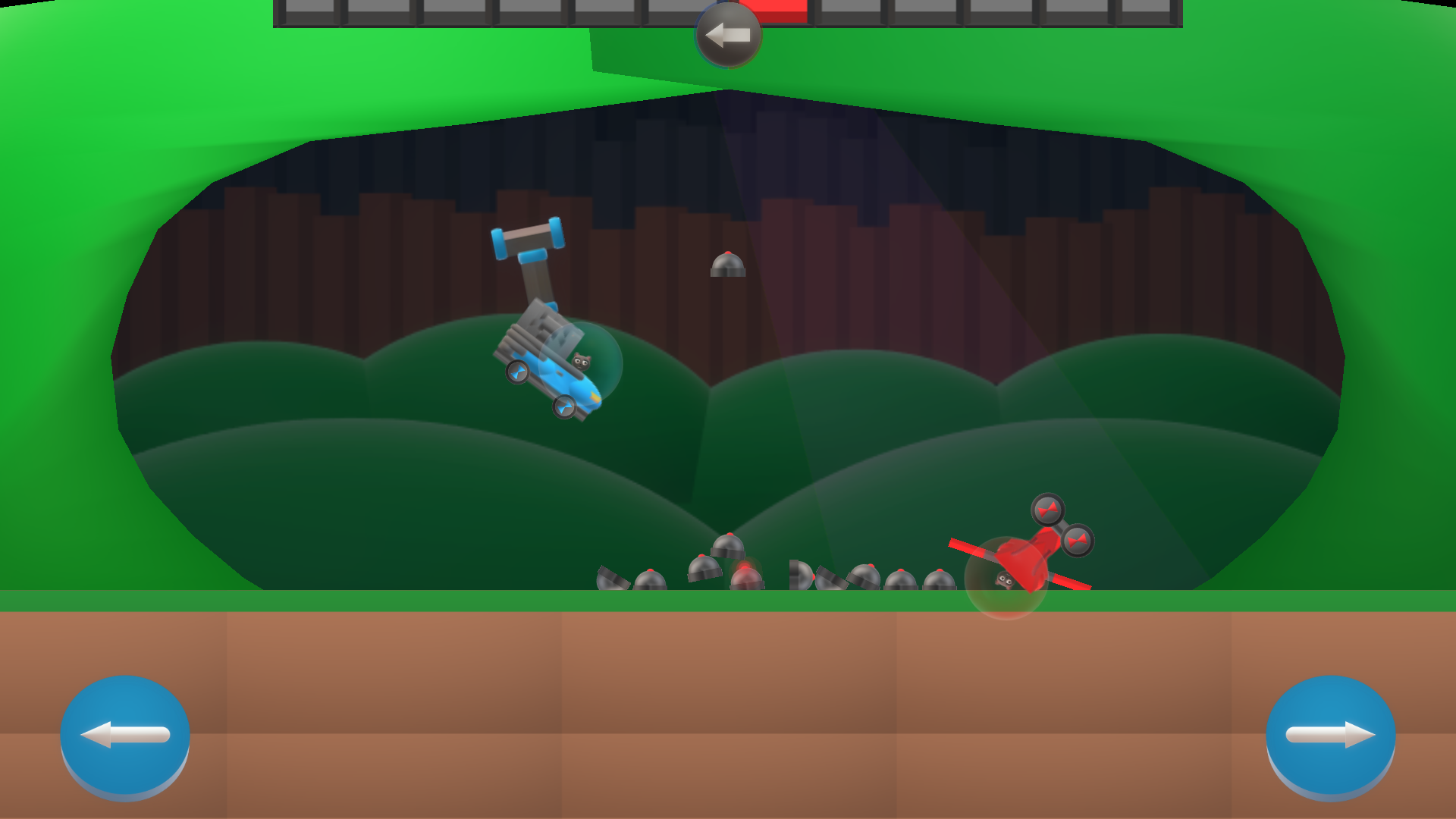The image size is (1456, 819).
Task: Tap the gray back arrow at the top
Action: tap(726, 32)
